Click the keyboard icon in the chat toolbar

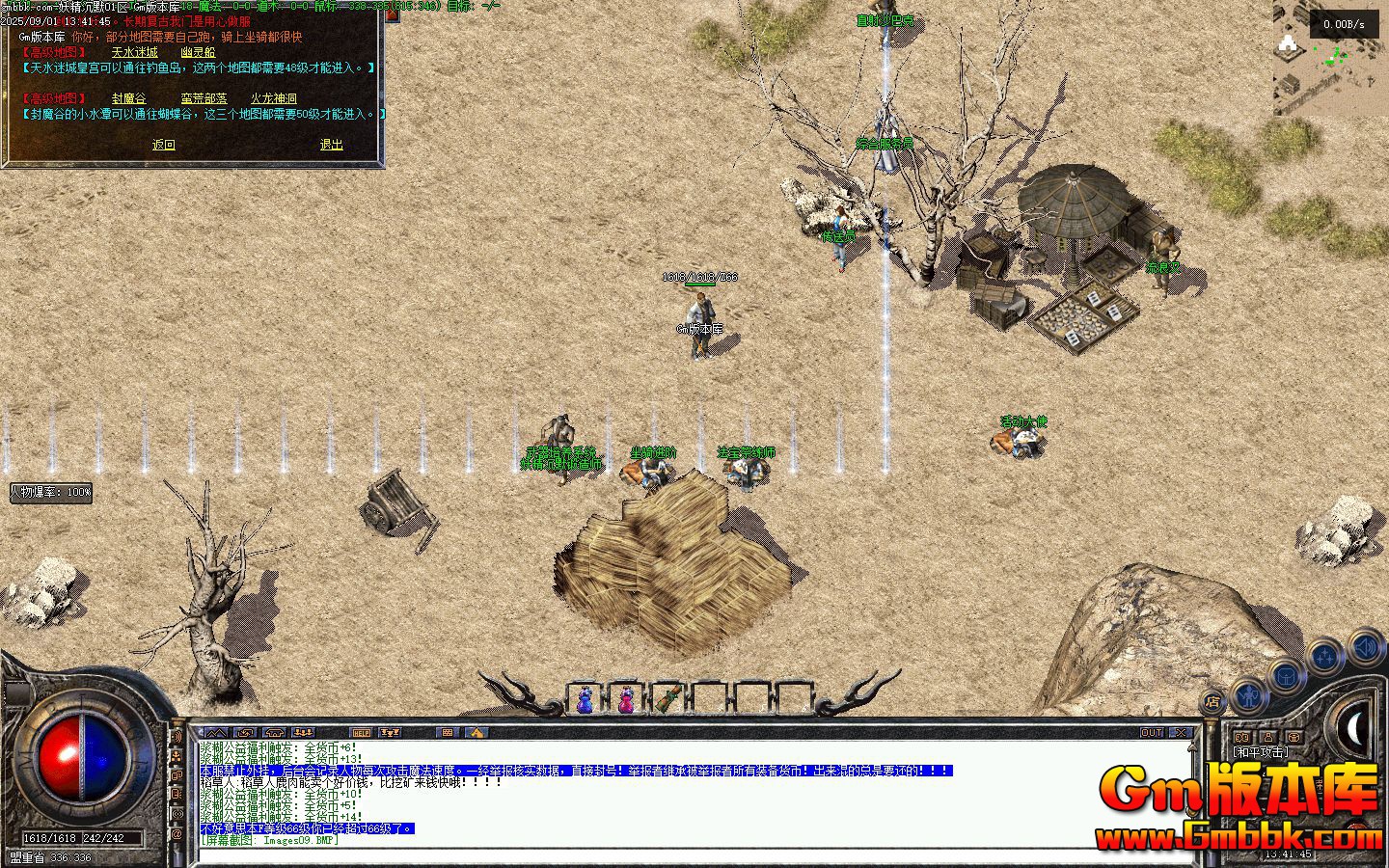pyautogui.click(x=449, y=732)
